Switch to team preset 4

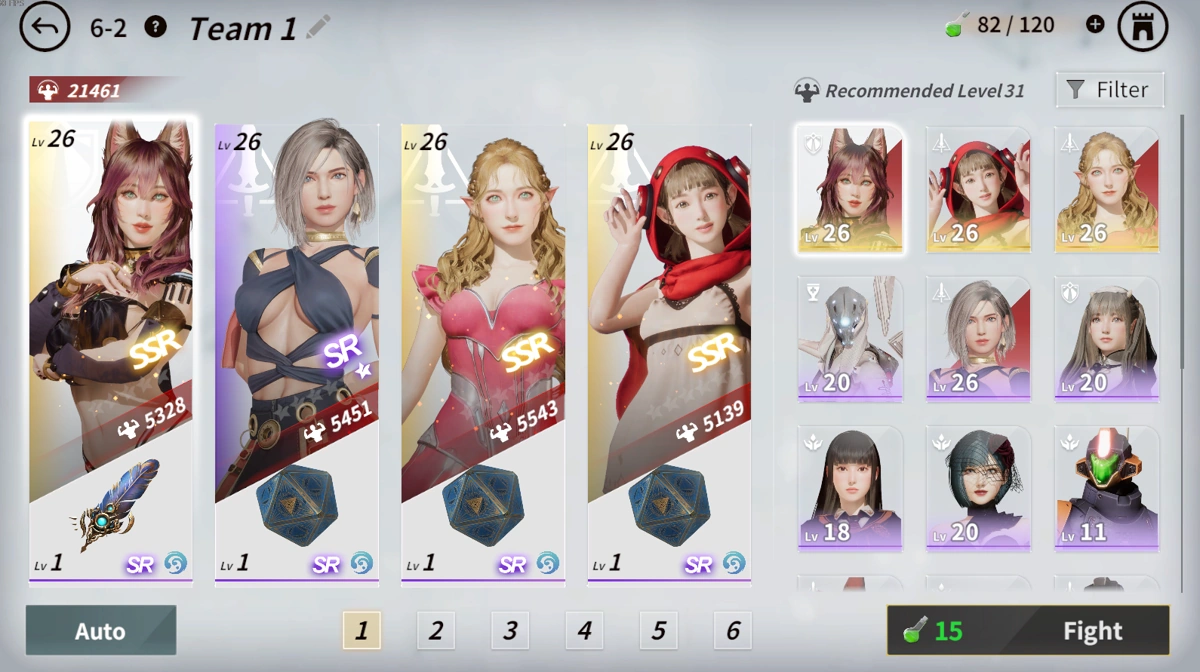pyautogui.click(x=584, y=630)
